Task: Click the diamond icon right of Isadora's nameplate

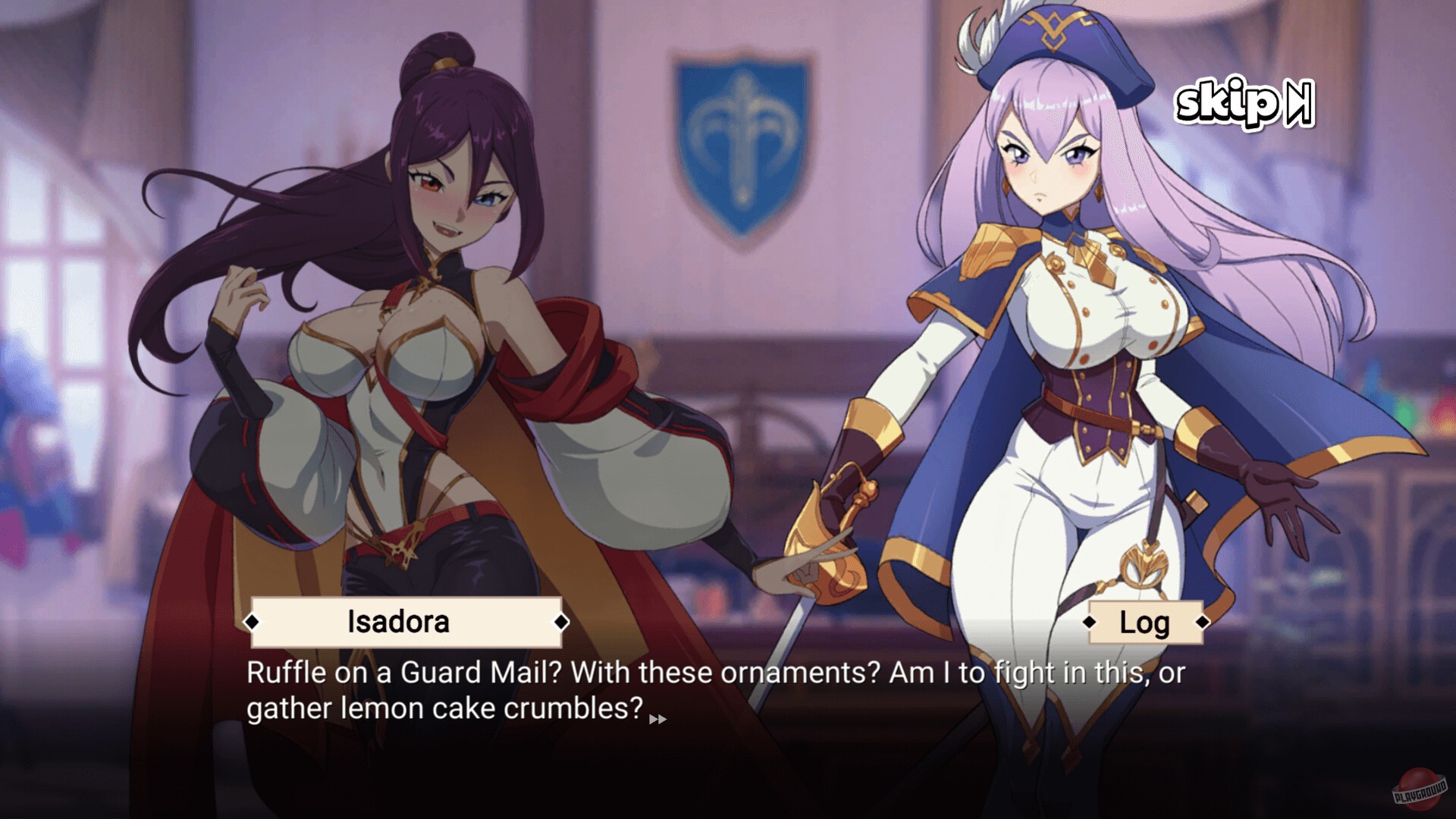Action: [560, 623]
